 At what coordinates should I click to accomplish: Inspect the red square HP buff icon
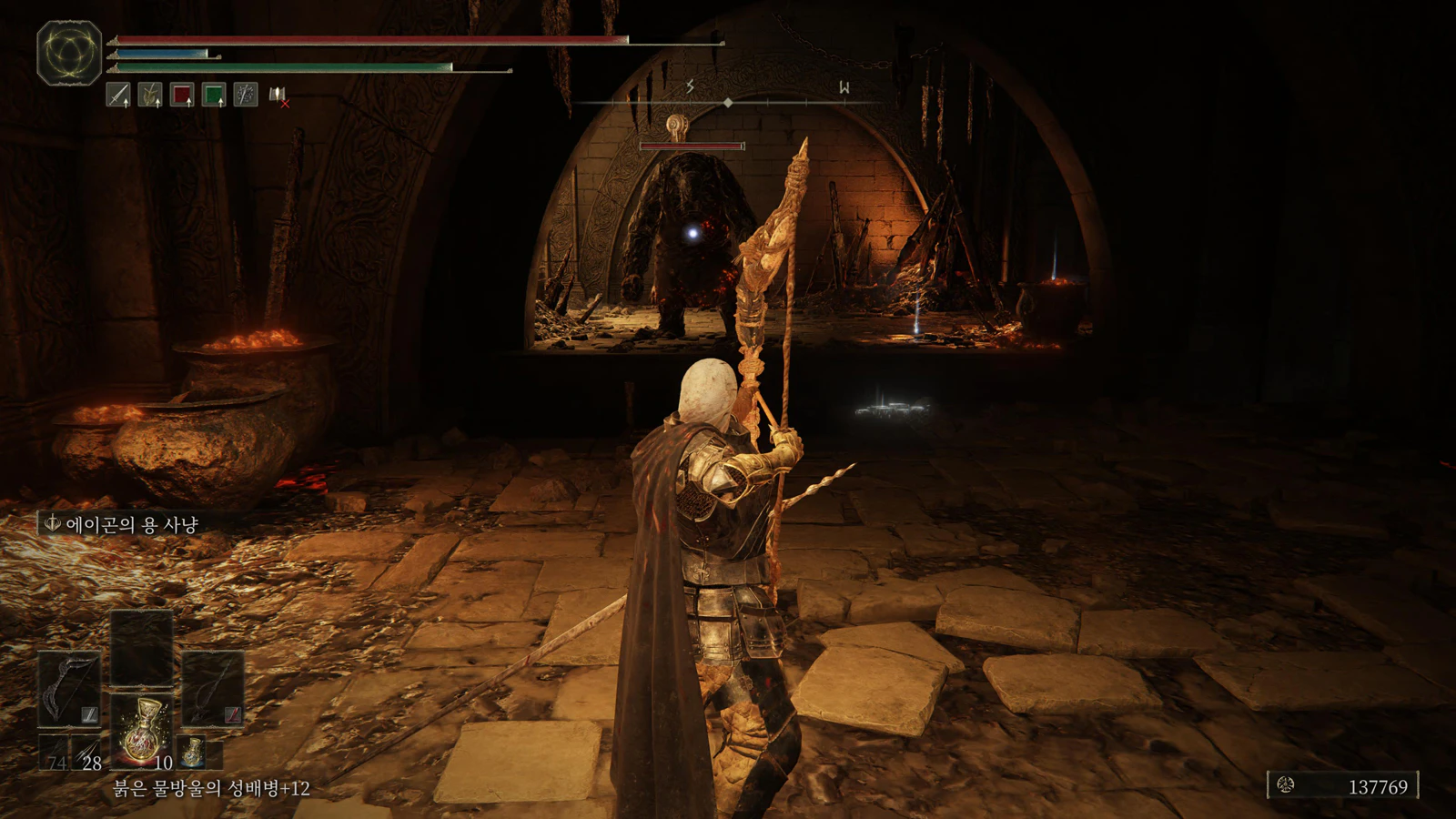182,94
